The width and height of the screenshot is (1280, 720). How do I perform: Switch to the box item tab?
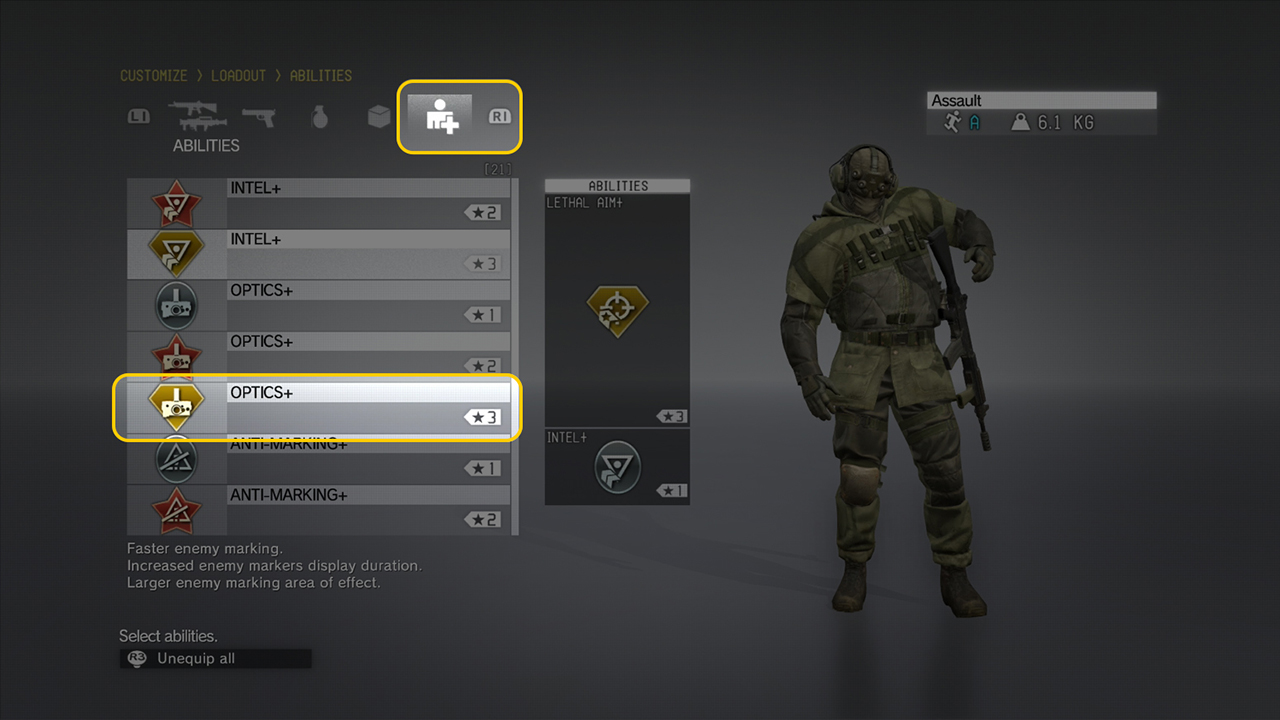pos(379,117)
